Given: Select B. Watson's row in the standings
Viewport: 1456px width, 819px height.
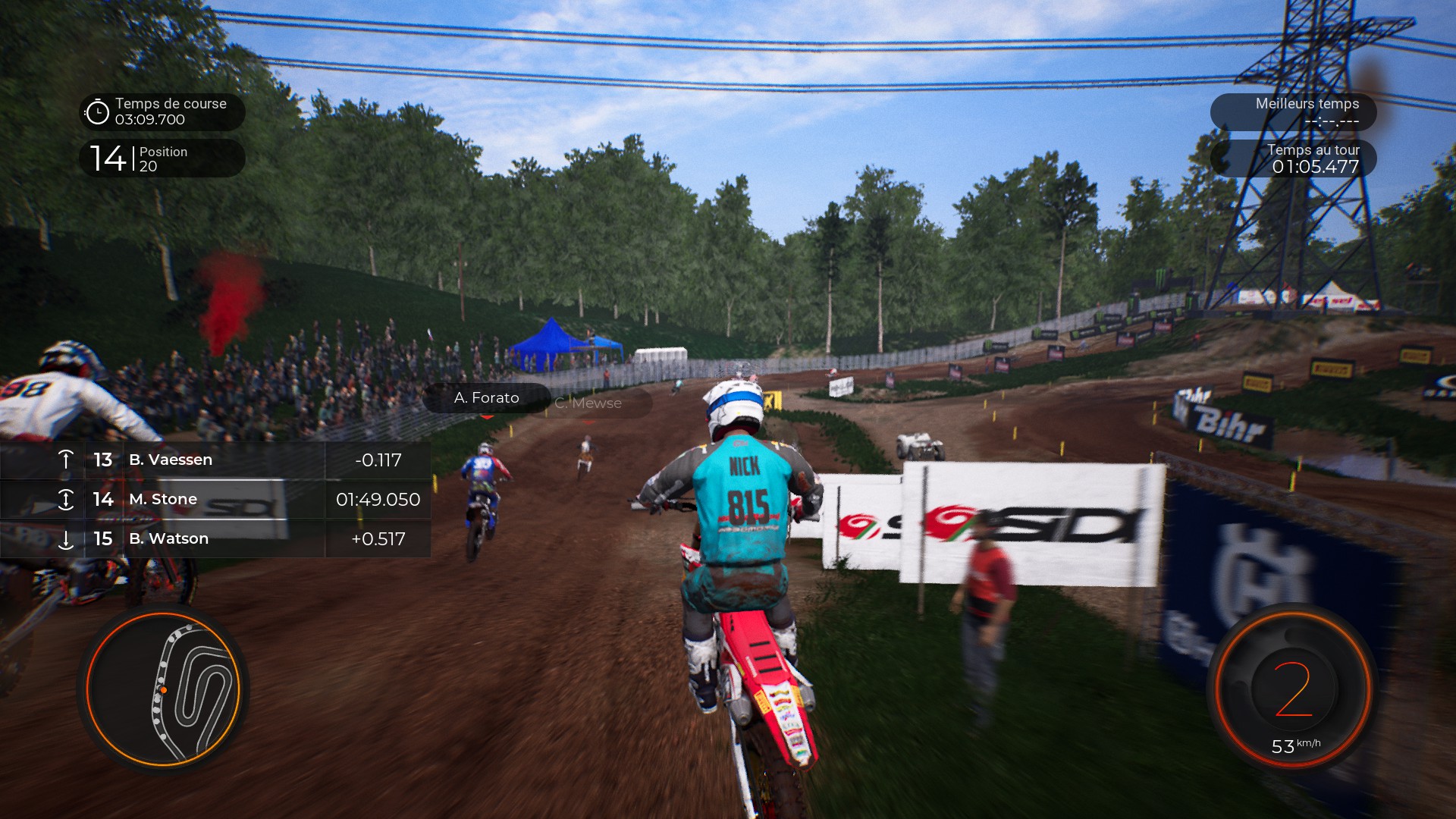Looking at the screenshot, I should (215, 538).
